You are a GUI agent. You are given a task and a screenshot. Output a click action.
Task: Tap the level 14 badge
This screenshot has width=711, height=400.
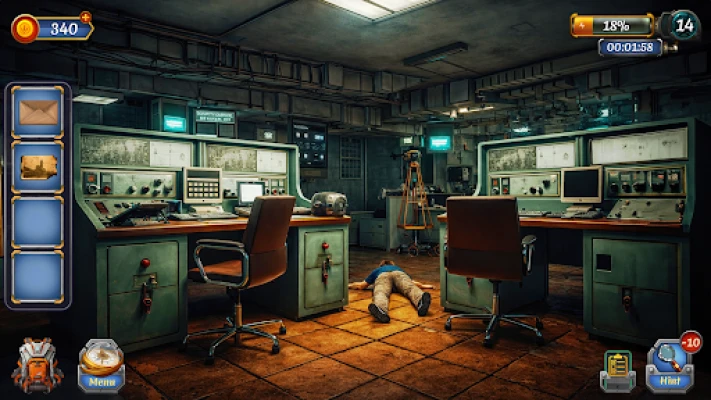tap(683, 24)
